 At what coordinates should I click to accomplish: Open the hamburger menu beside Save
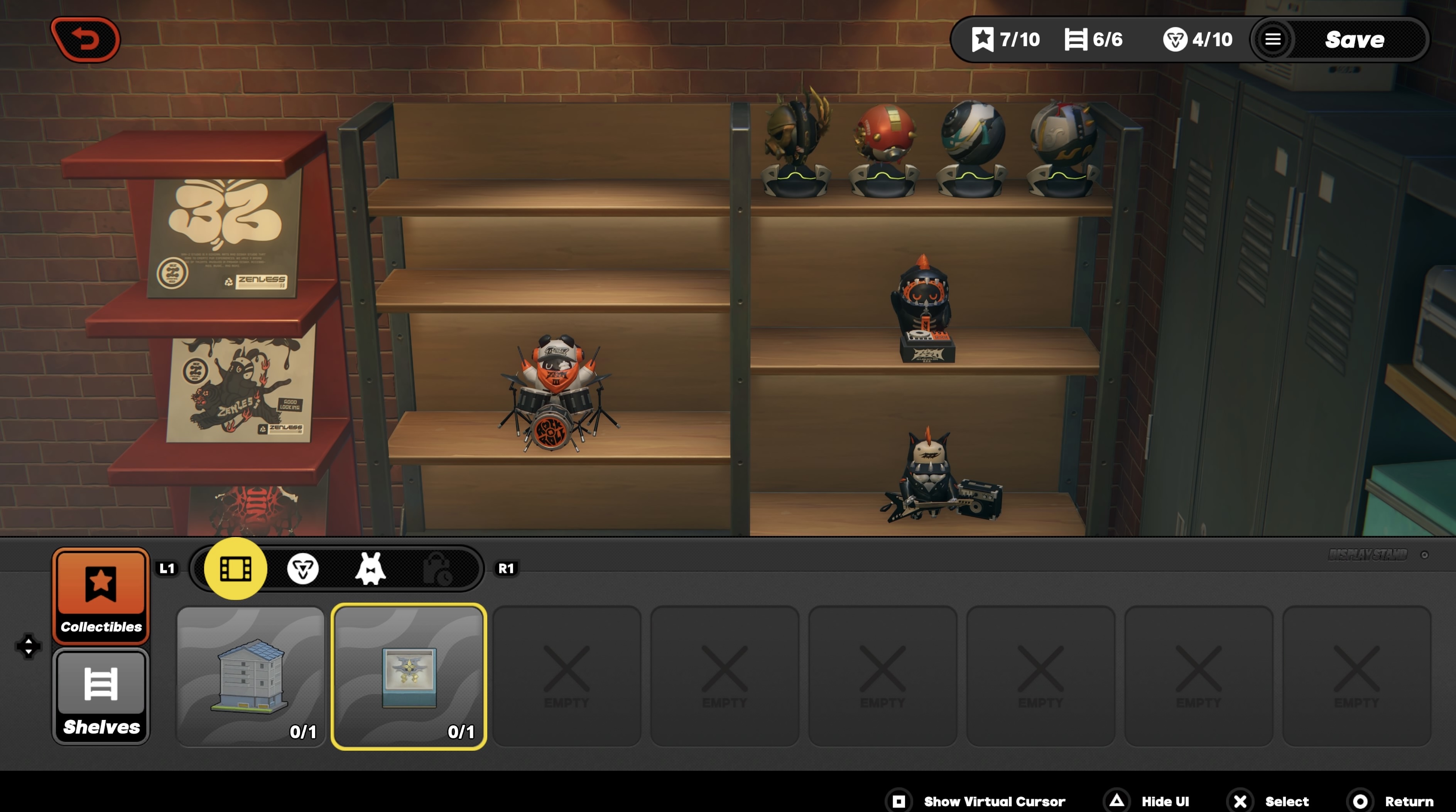pyautogui.click(x=1274, y=39)
